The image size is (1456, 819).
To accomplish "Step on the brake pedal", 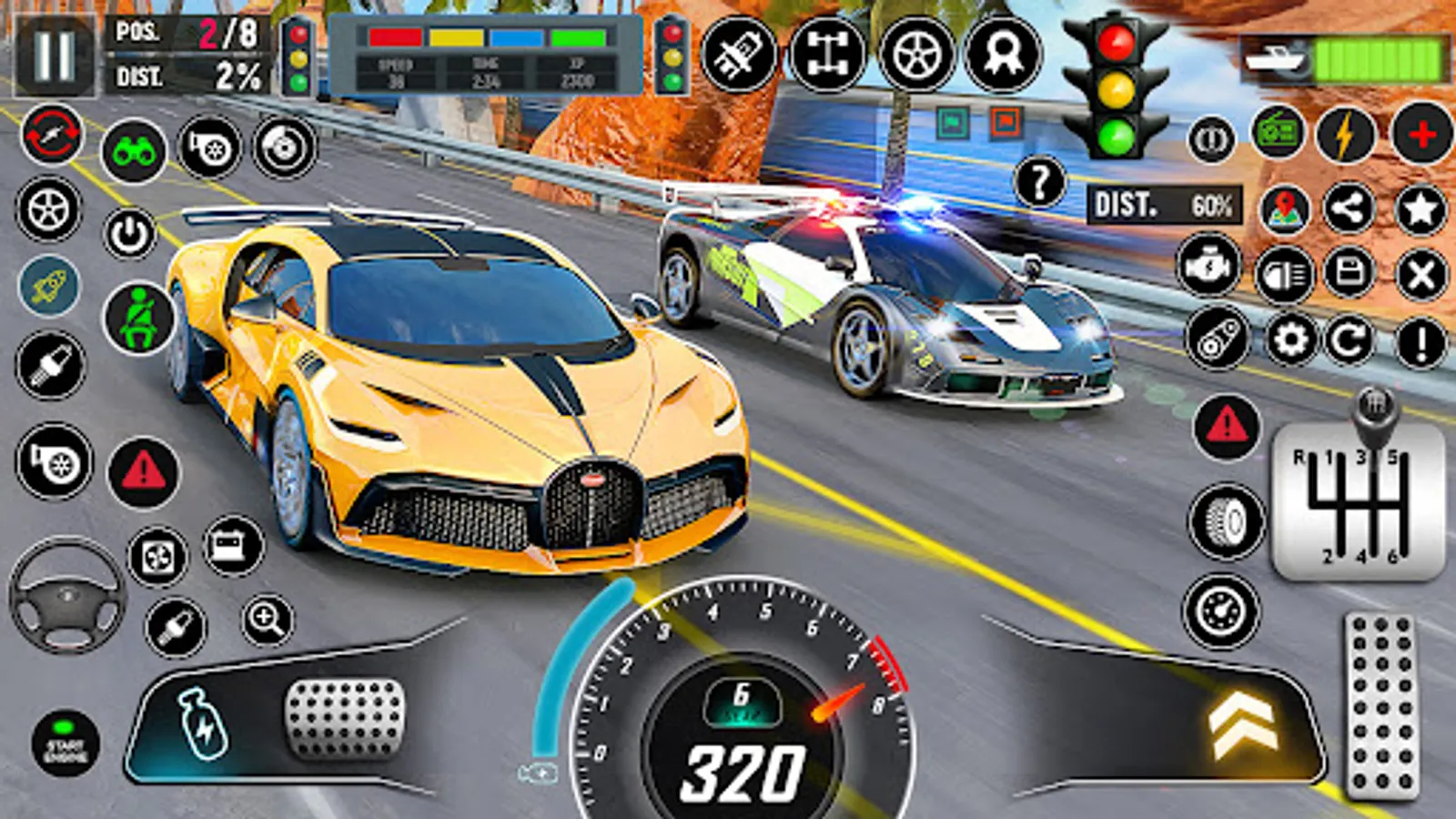I will point(344,718).
